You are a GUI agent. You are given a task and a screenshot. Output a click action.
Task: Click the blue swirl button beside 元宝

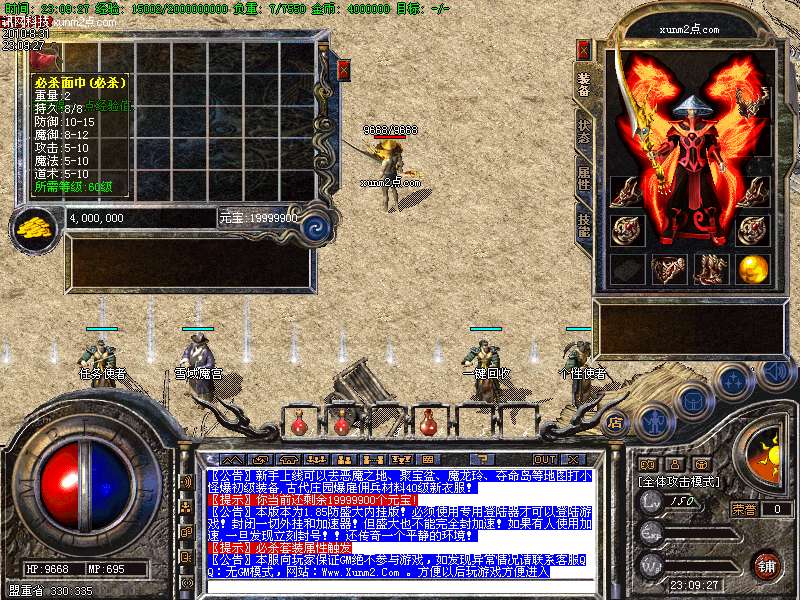pos(316,225)
